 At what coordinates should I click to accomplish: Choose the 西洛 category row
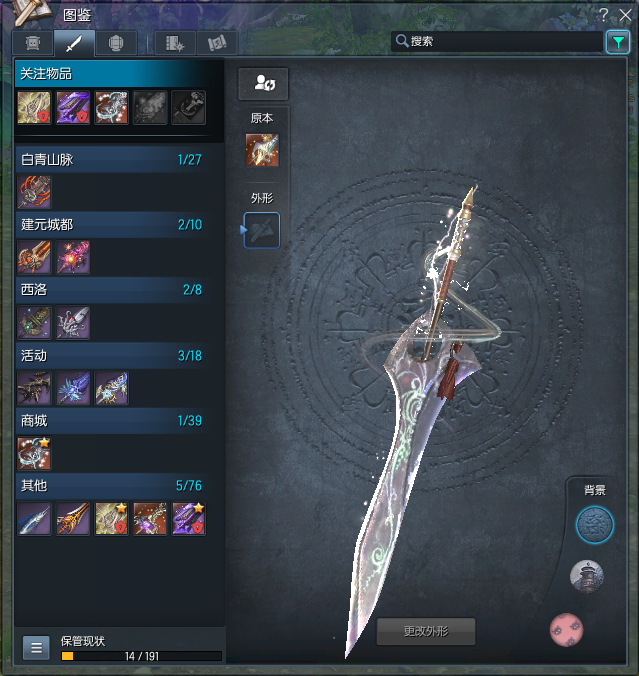[111, 289]
